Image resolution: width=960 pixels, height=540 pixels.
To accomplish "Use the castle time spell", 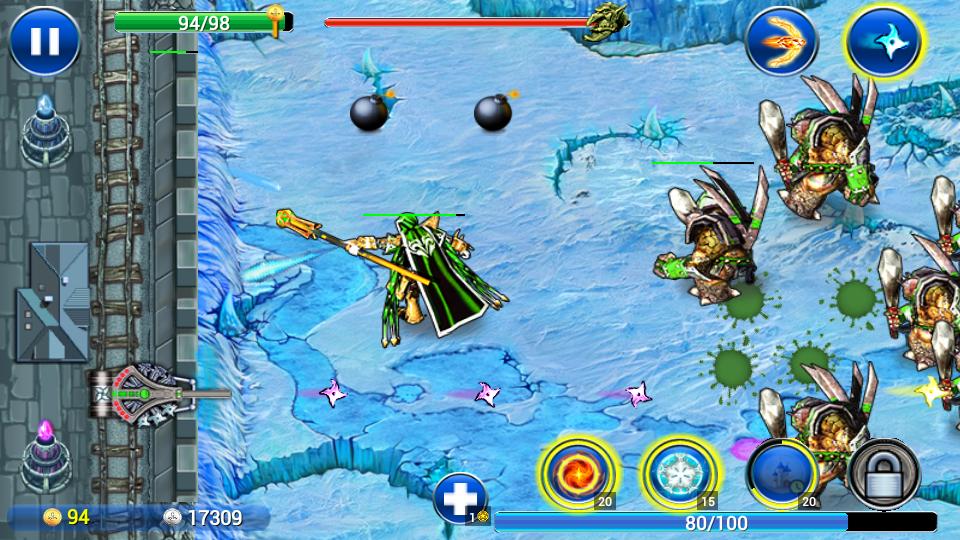I will pyautogui.click(x=782, y=474).
